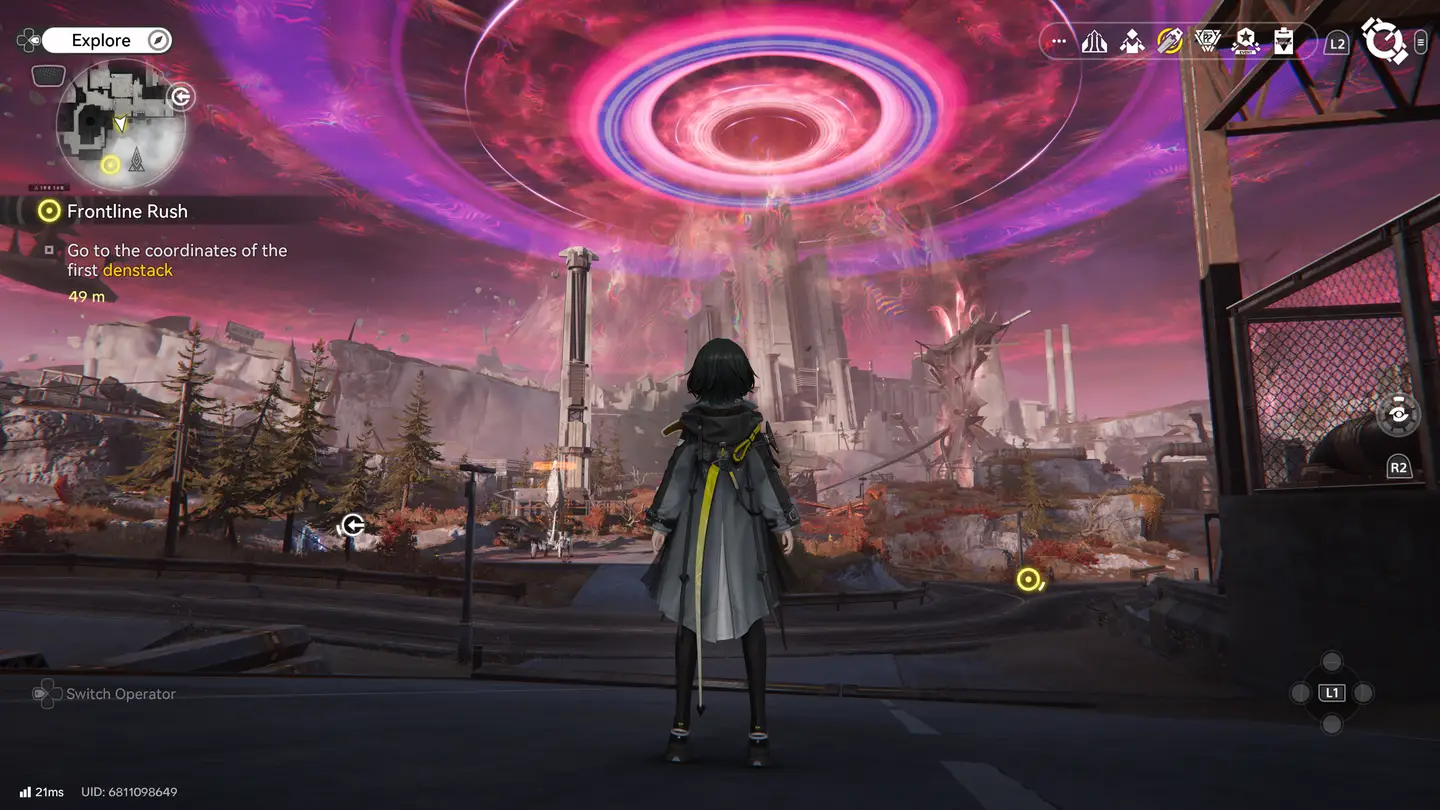Open the circular minimap
Image resolution: width=1440 pixels, height=810 pixels.
121,125
